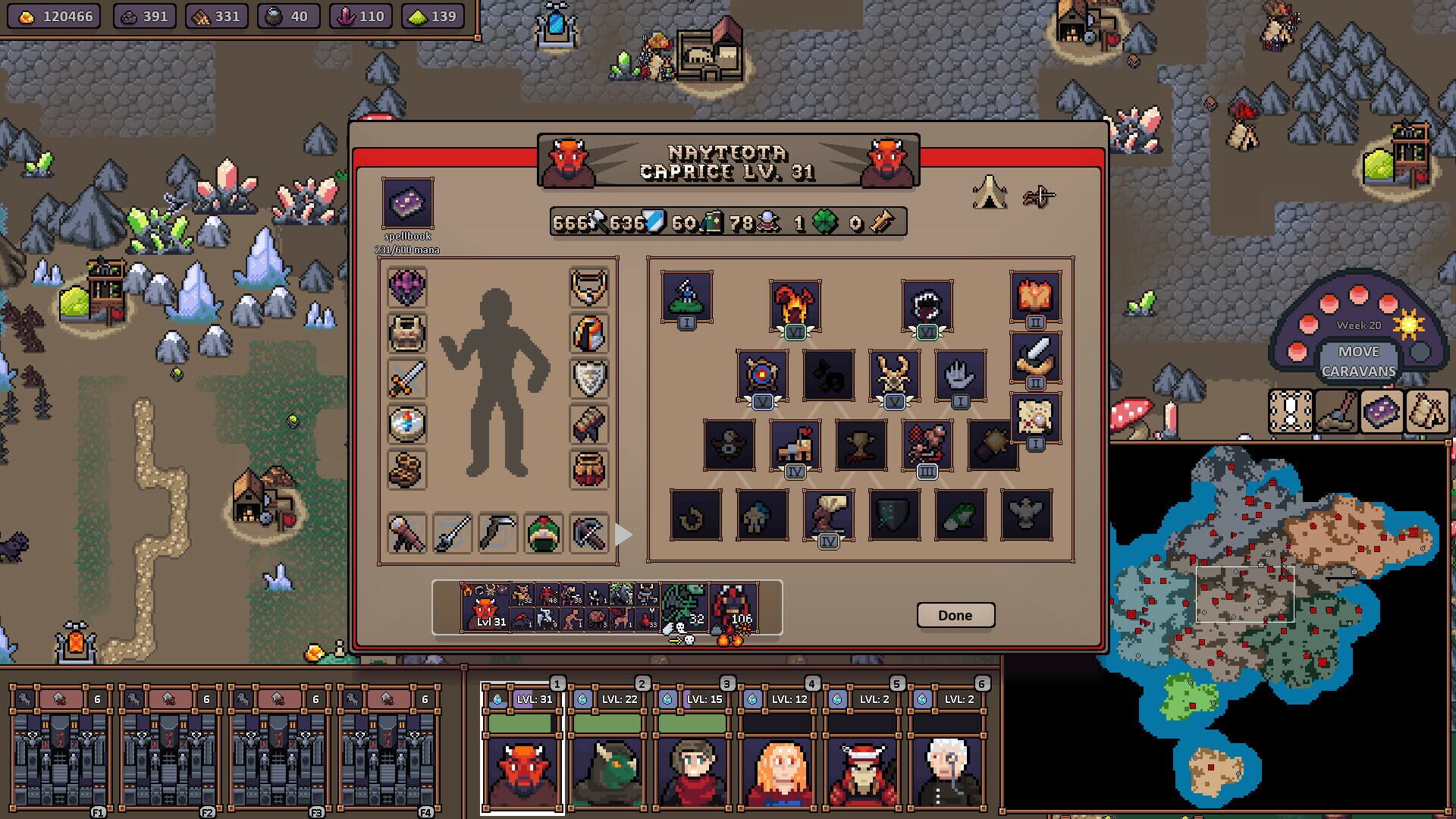Select the trophy skill node
The image size is (1456, 819).
pyautogui.click(x=861, y=444)
